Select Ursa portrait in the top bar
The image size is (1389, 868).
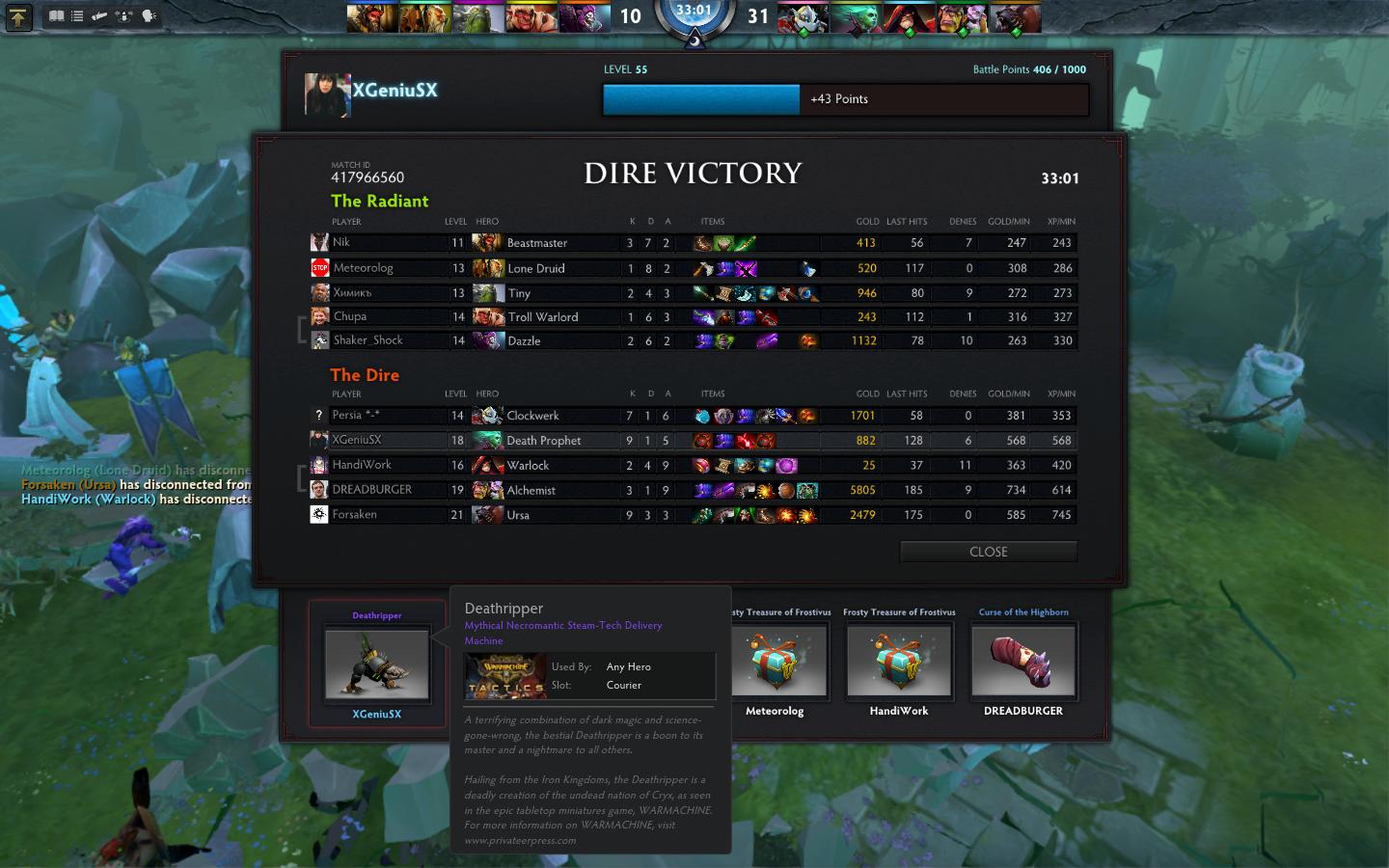1015,17
